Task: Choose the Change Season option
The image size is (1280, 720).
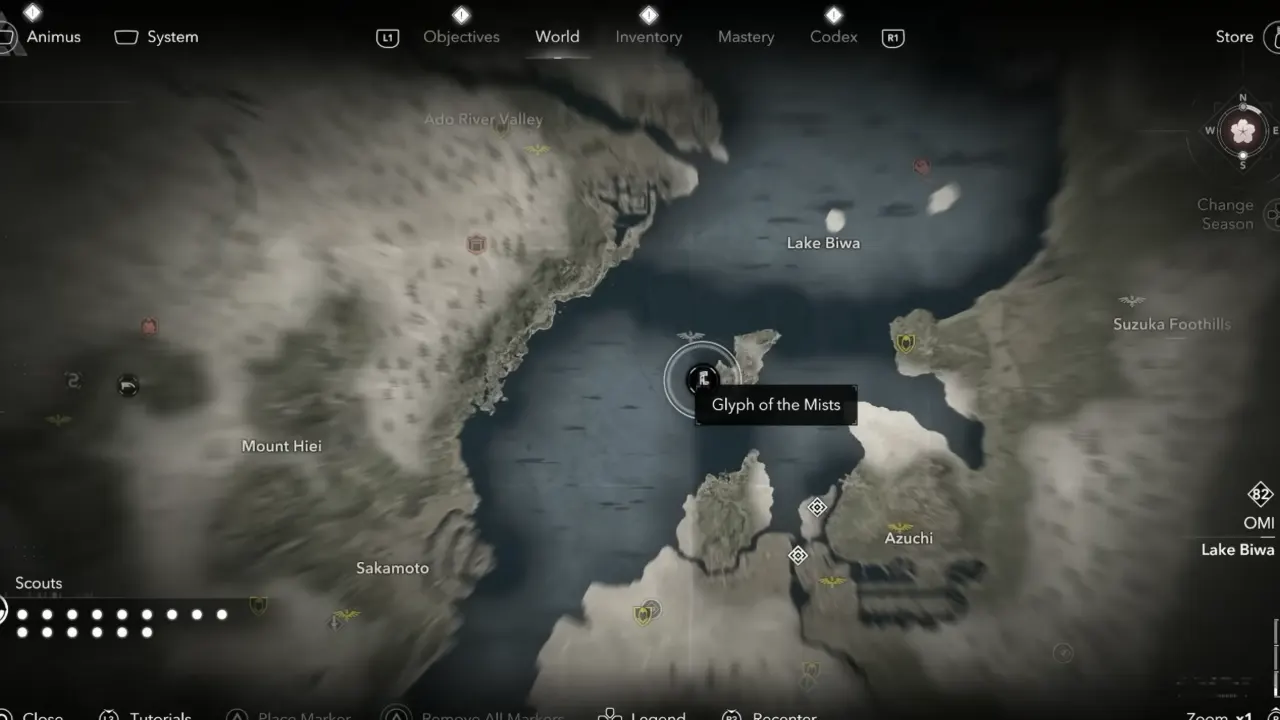Action: coord(1226,214)
